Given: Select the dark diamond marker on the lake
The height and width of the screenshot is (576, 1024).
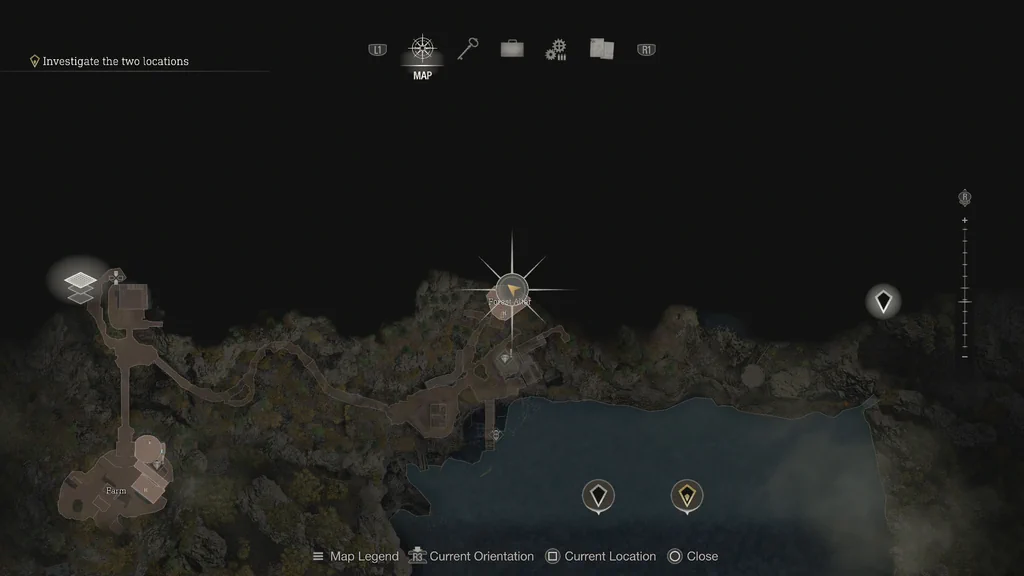Looking at the screenshot, I should tap(598, 494).
